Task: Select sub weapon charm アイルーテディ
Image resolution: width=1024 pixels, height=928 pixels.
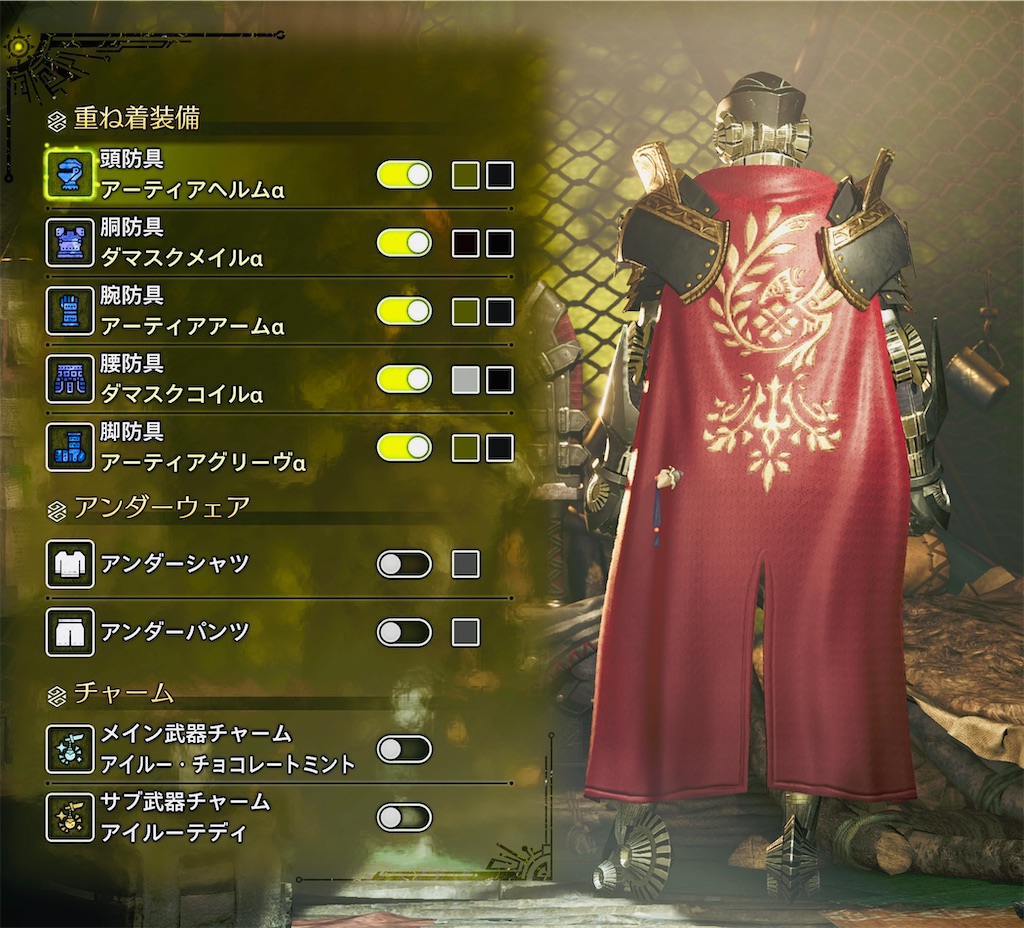Action: (x=185, y=817)
